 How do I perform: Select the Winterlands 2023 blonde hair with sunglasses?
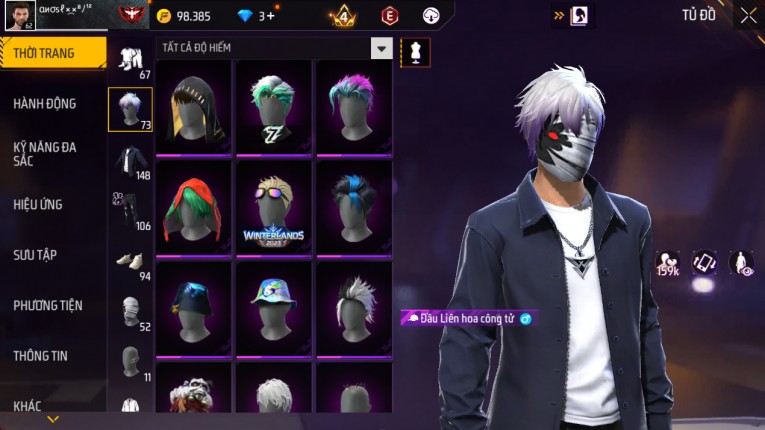[273, 207]
